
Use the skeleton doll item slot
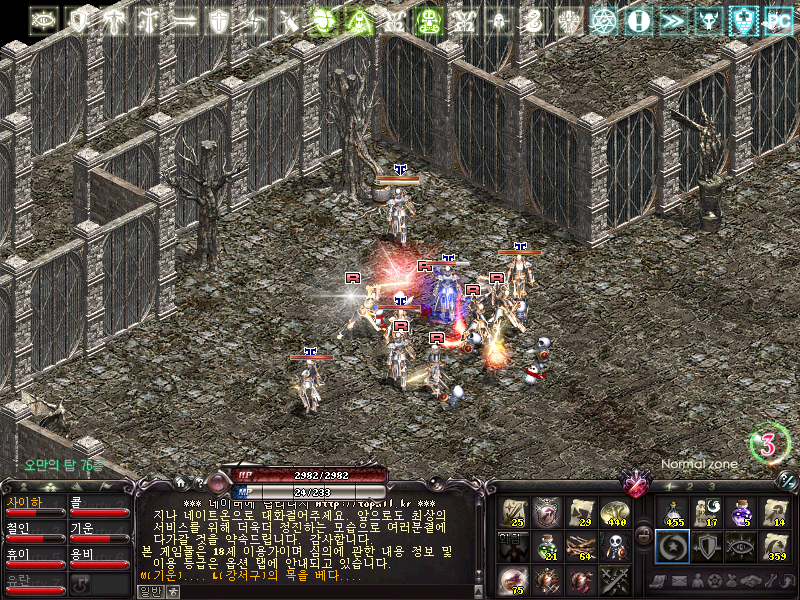614,546
